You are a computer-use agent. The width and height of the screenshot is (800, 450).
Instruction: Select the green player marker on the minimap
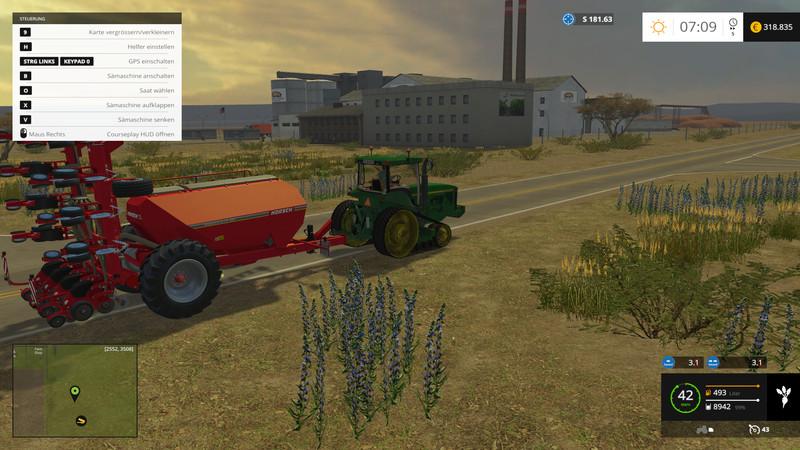point(74,392)
